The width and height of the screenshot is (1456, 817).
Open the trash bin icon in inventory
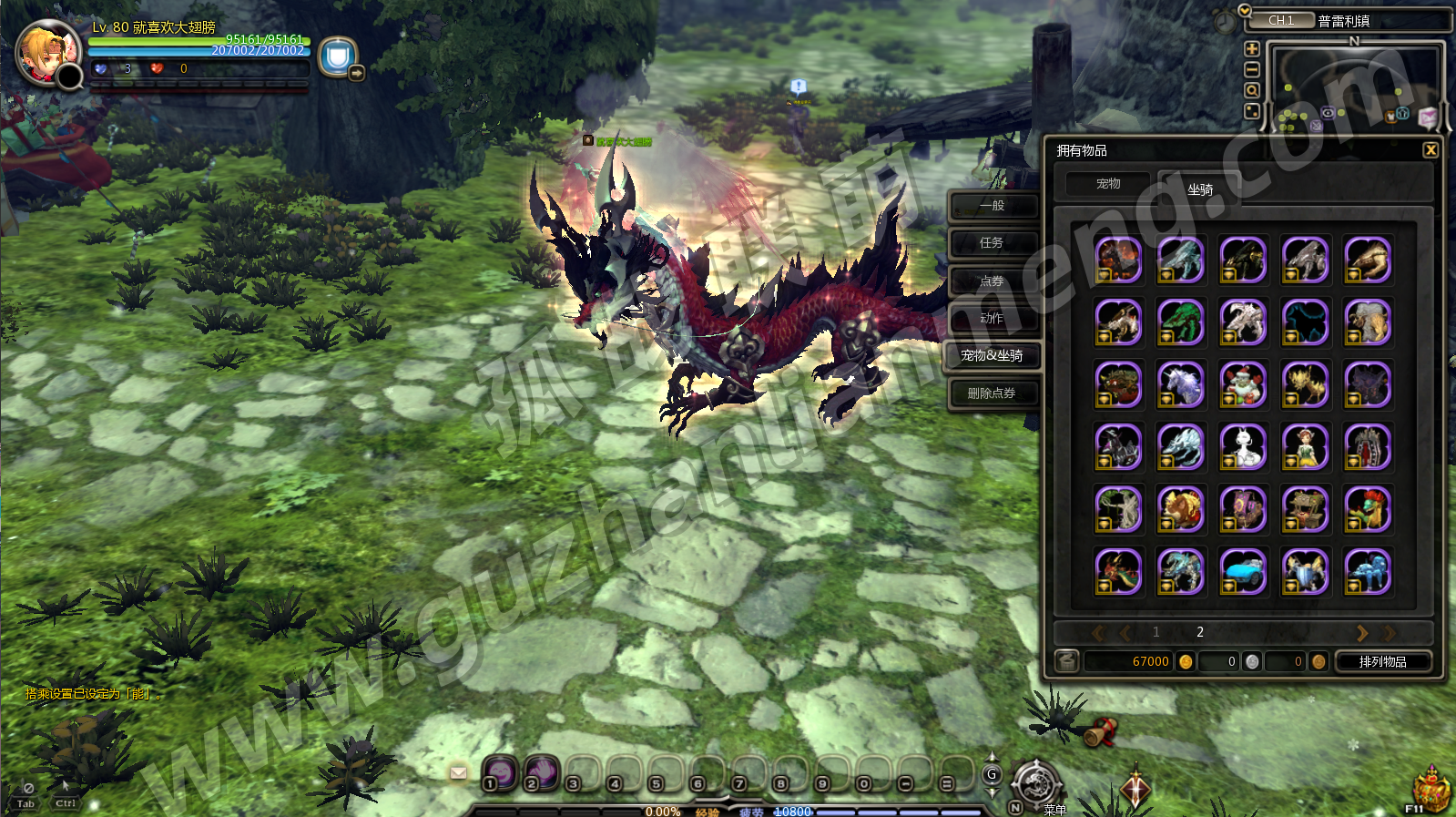1067,662
